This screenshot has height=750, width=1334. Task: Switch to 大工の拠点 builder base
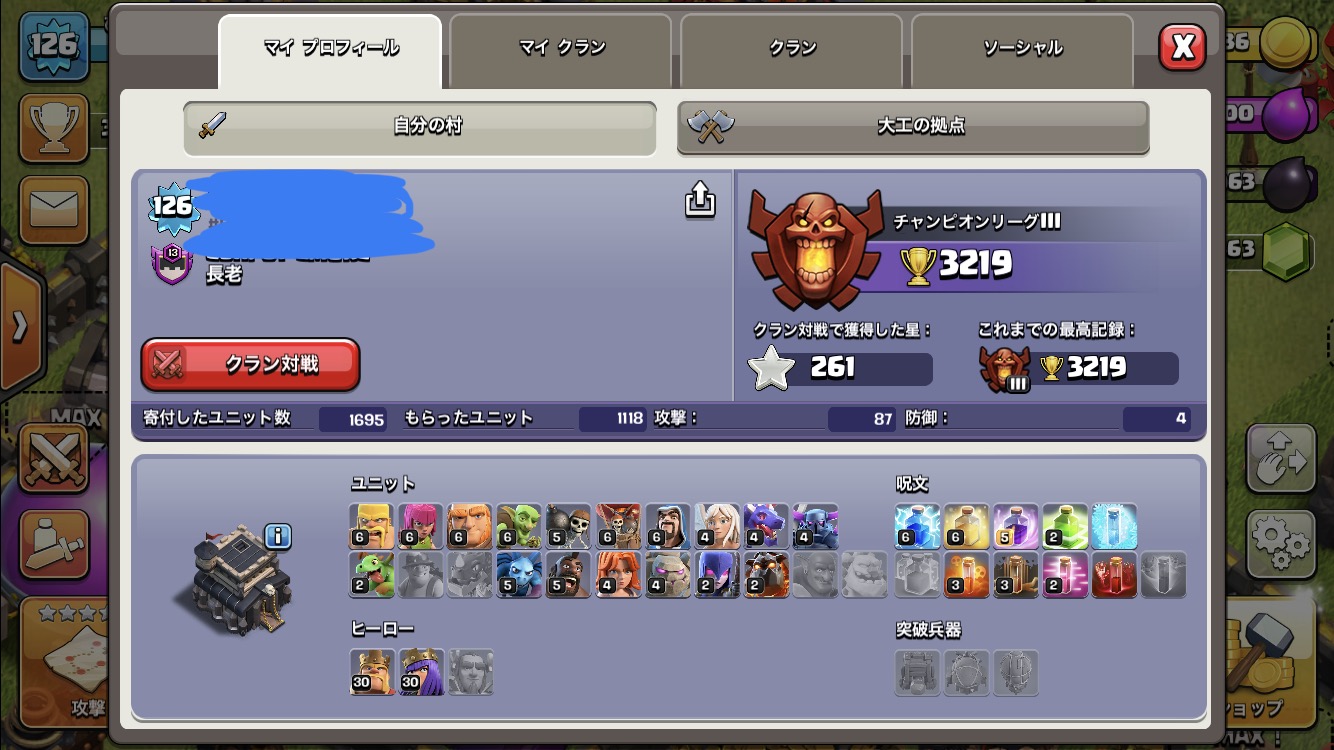(x=913, y=127)
